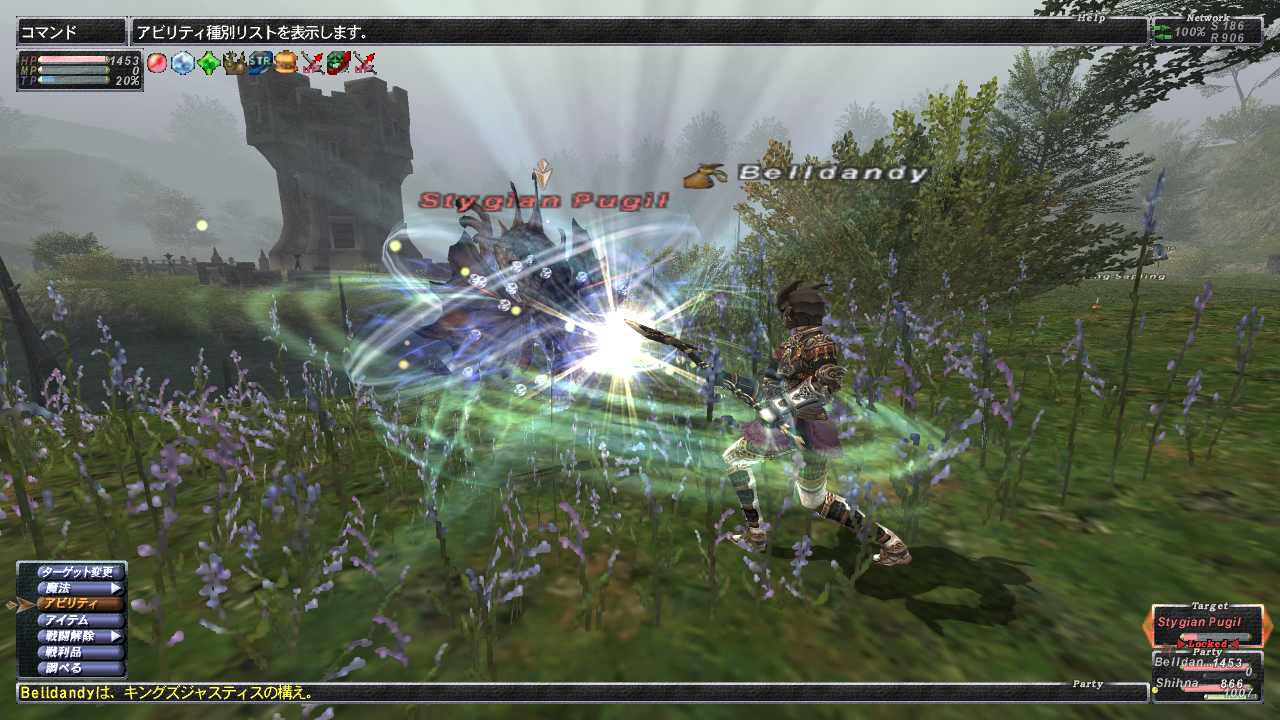Click the burger food effect icon
The height and width of the screenshot is (720, 1280).
[x=286, y=63]
